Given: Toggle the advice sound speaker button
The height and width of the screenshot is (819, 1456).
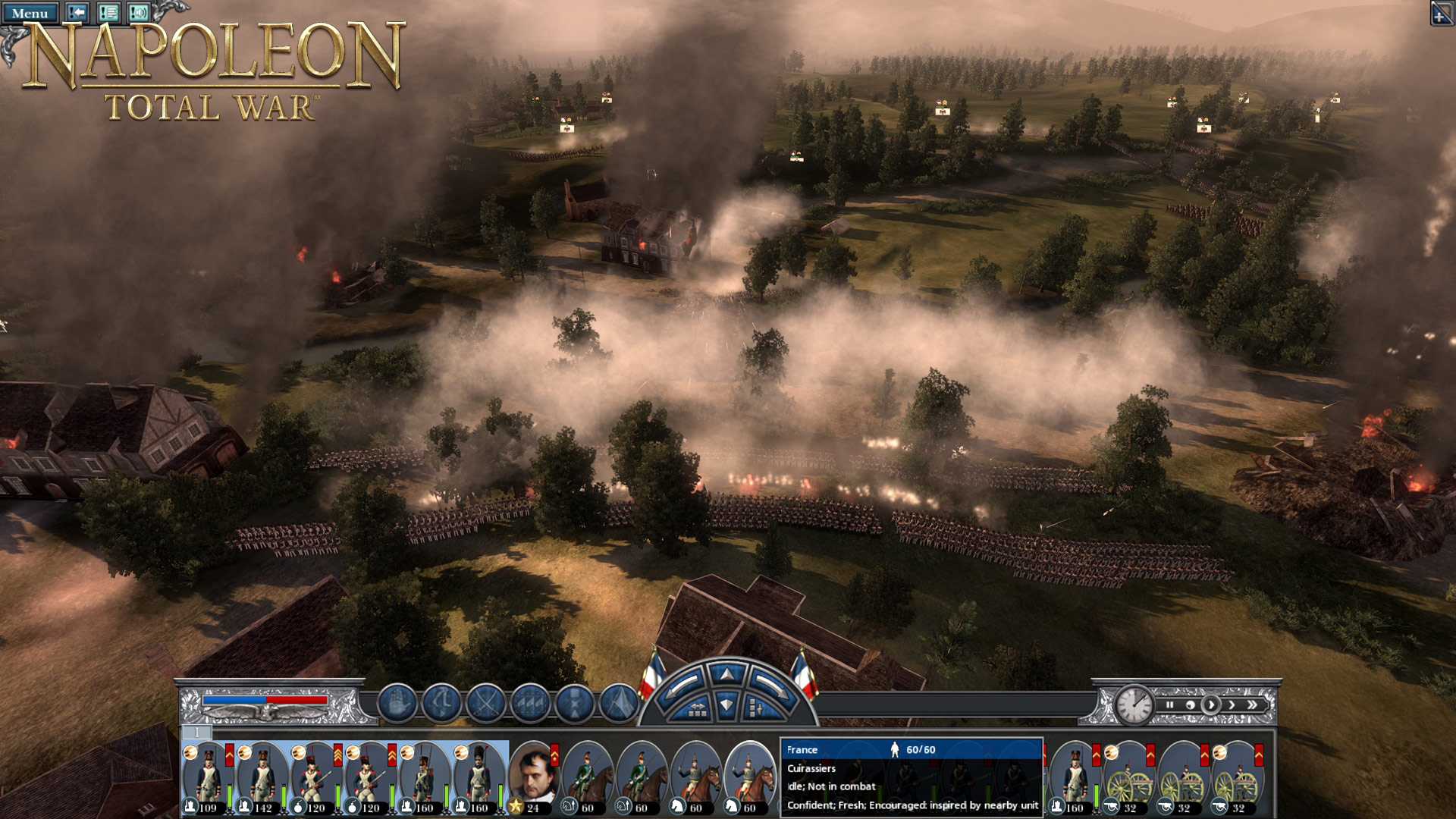Looking at the screenshot, I should pos(138,12).
